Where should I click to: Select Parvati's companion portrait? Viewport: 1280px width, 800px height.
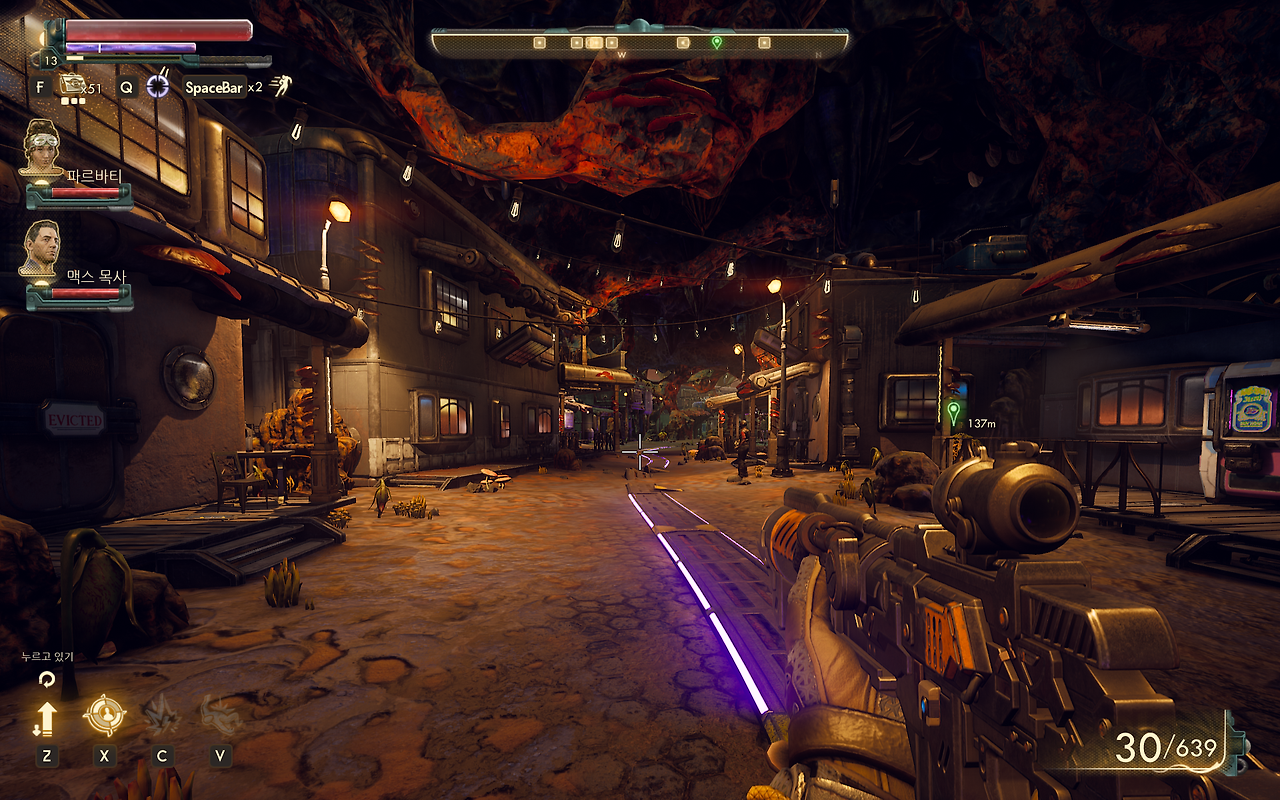[41, 147]
